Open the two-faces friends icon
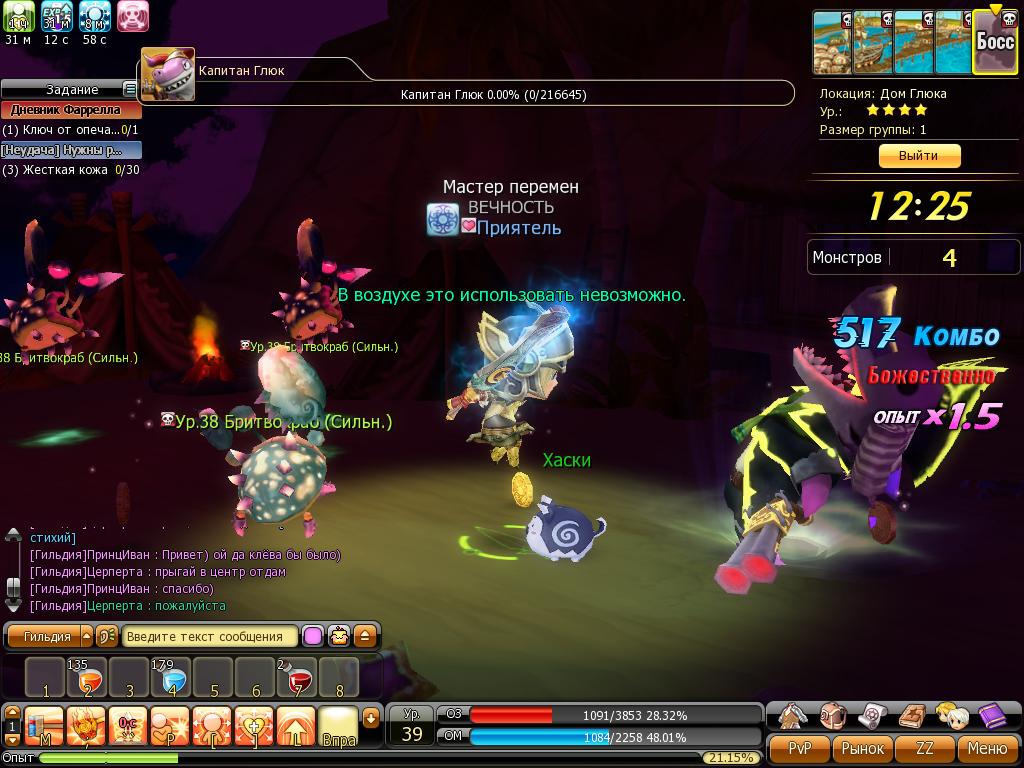This screenshot has height=768, width=1024. coord(950,715)
